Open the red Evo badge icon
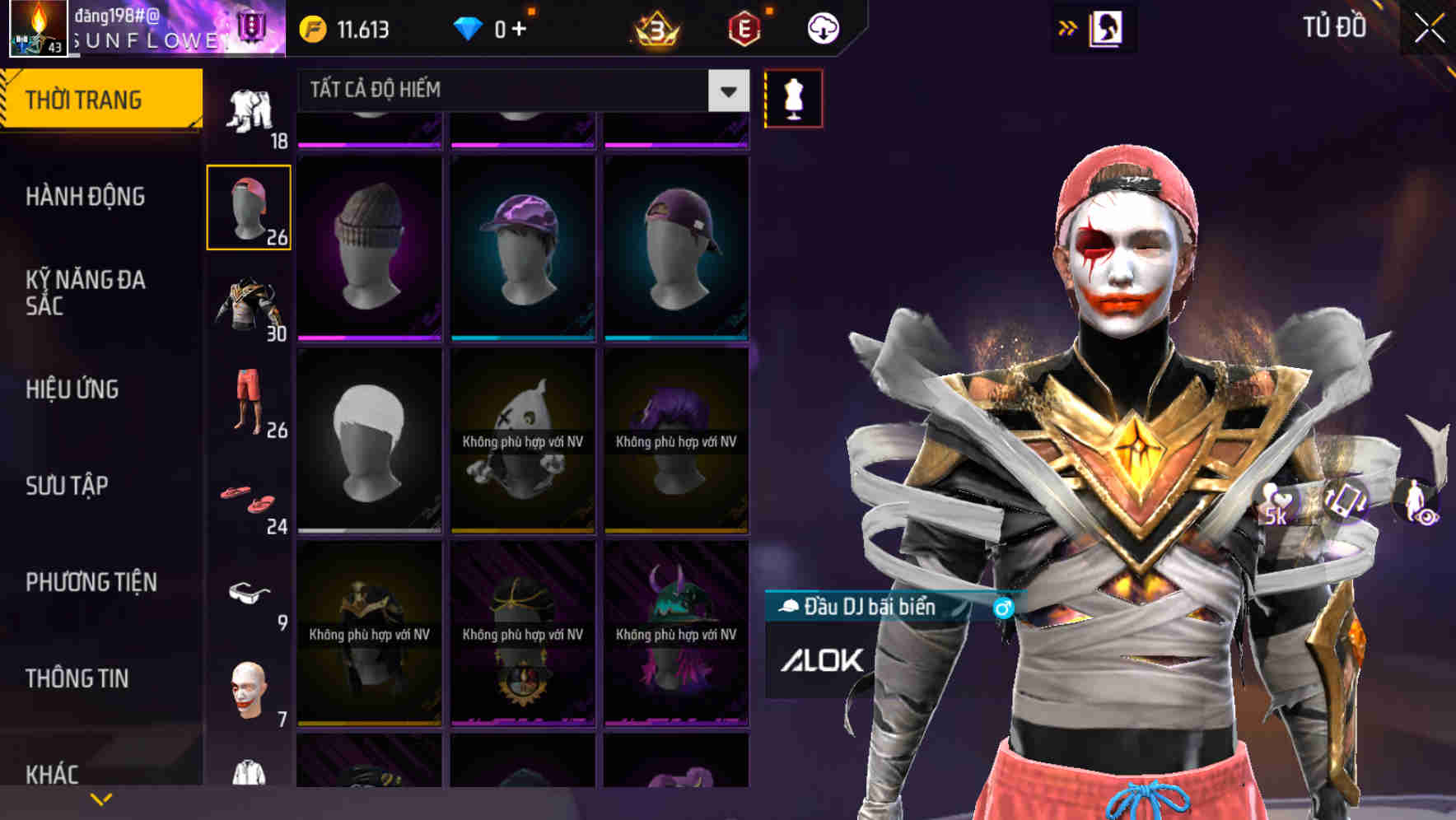The height and width of the screenshot is (820, 1456). coord(742,27)
